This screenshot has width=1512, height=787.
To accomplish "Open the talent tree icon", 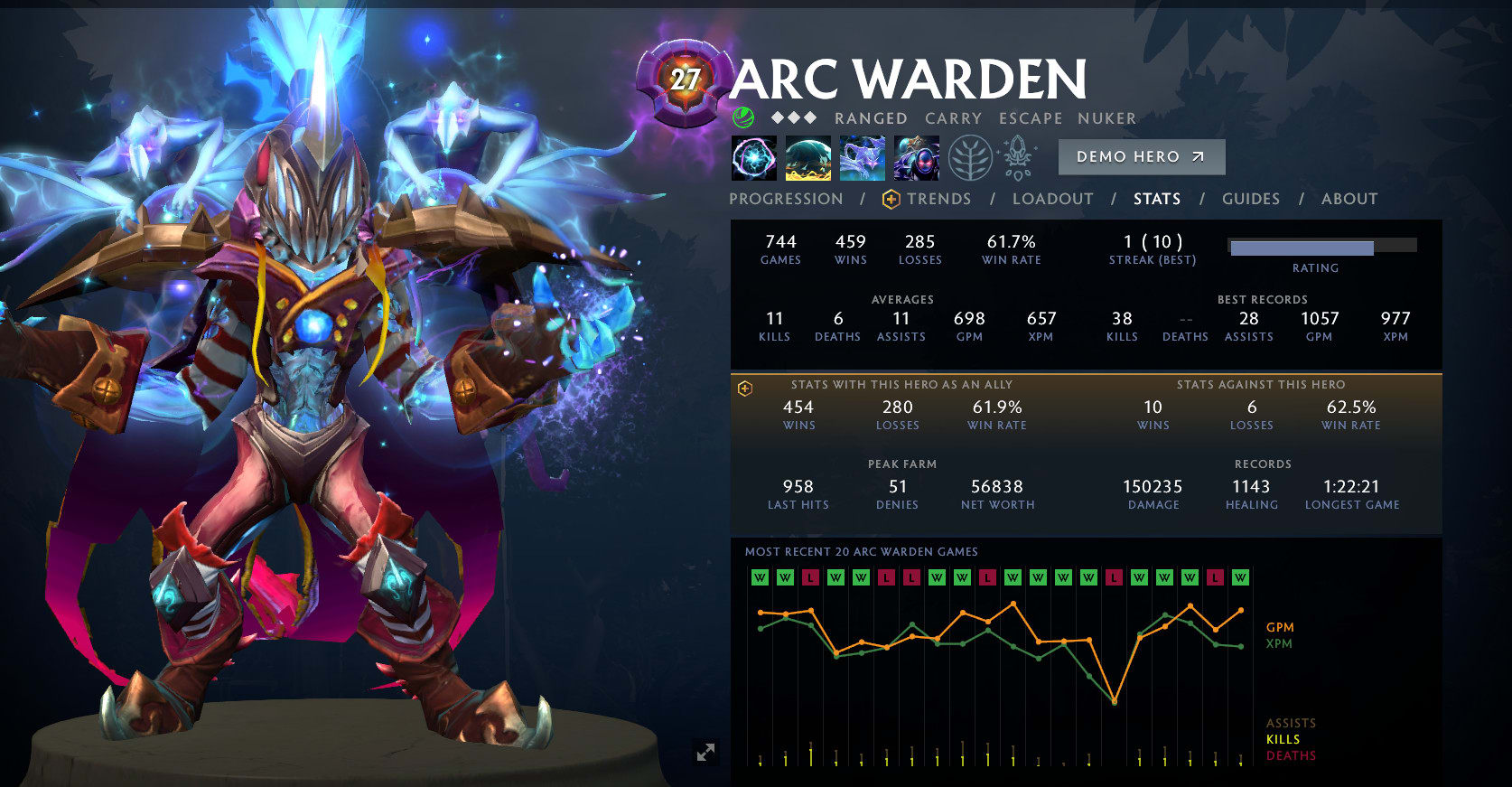I will coord(970,158).
